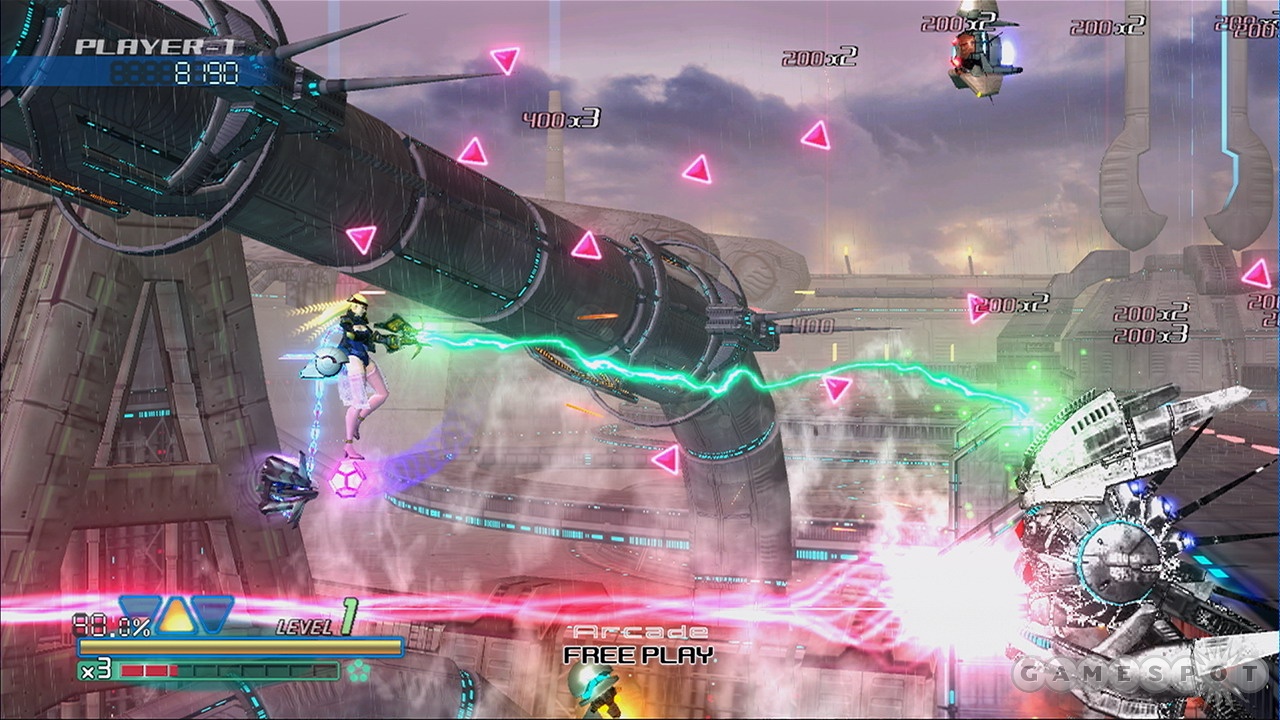Click the green pentagon dots icon
This screenshot has width=1280, height=720.
[358, 671]
